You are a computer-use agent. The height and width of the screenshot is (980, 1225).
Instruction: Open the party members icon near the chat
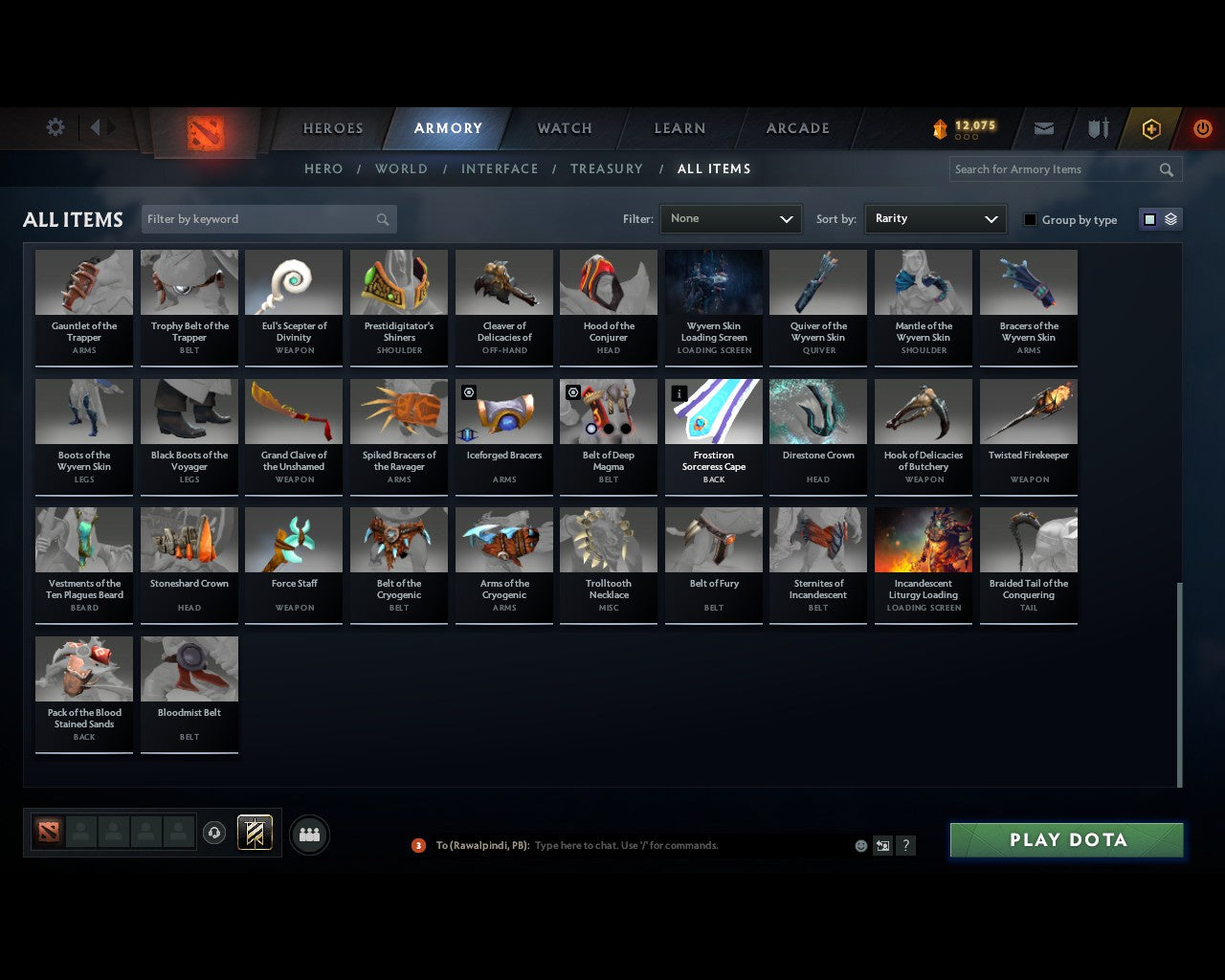308,834
